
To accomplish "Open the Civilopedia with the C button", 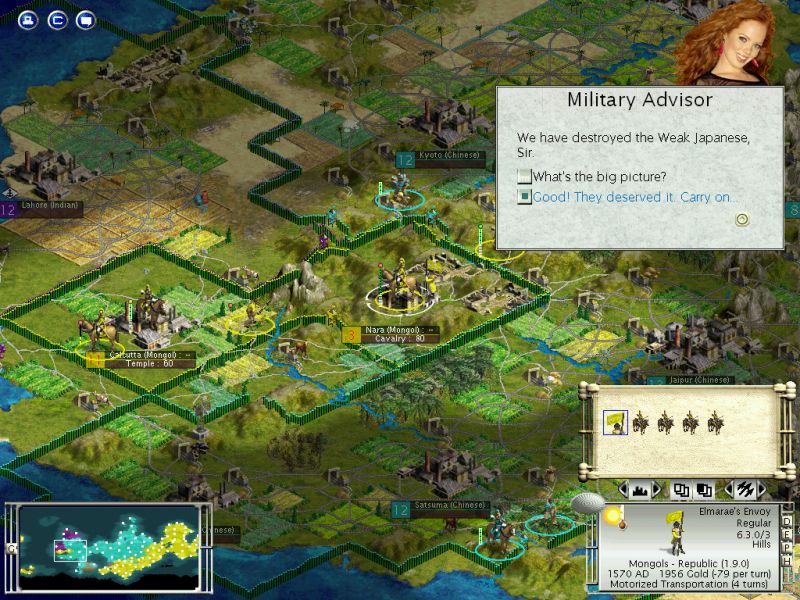I will tap(57, 20).
